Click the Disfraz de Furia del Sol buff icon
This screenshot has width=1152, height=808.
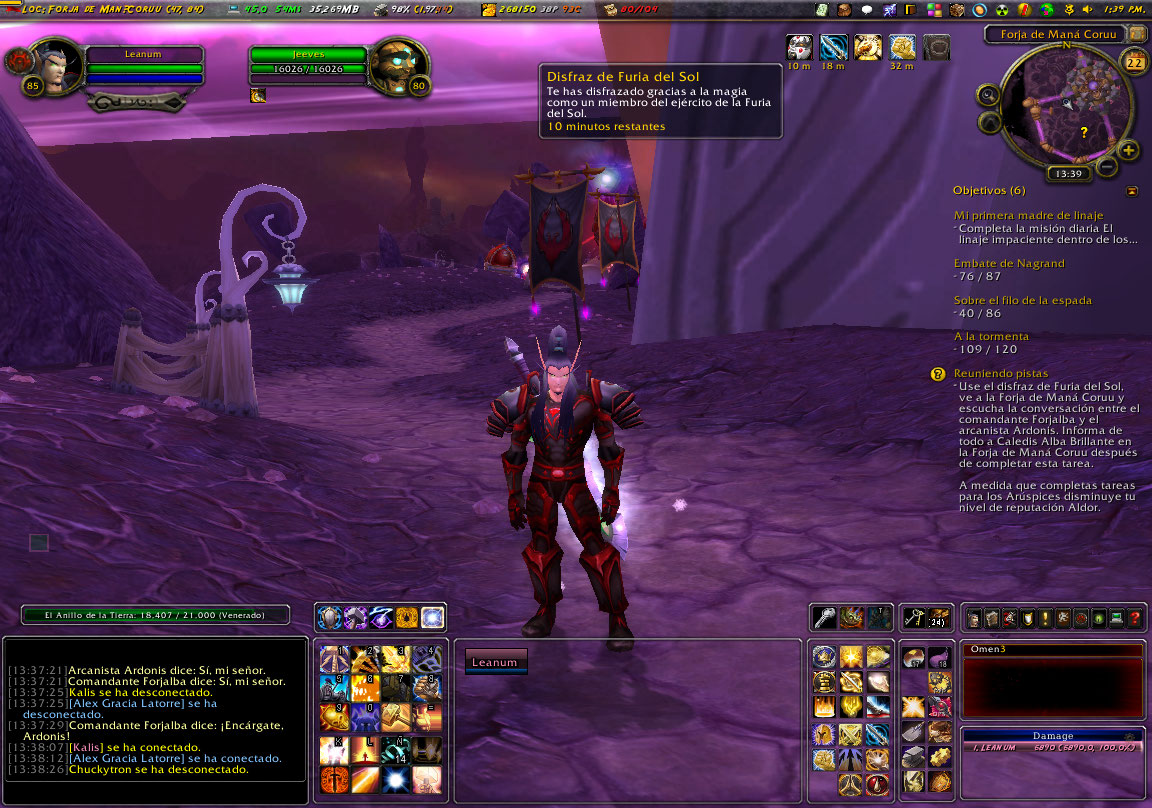click(x=800, y=47)
